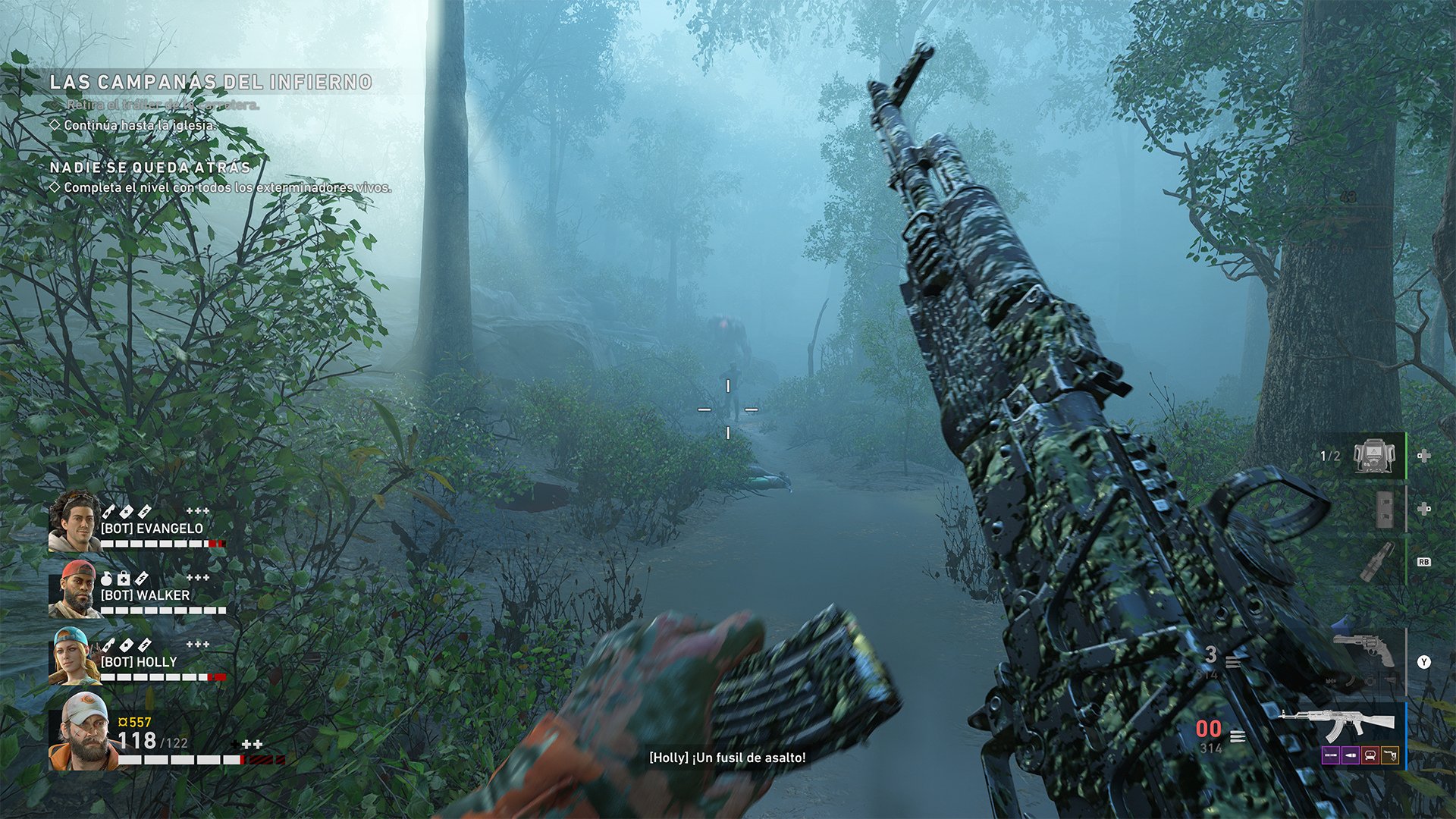Toggle the d-pad prompt beside the defibrillator
This screenshot has width=1456, height=819.
pos(1425,456)
